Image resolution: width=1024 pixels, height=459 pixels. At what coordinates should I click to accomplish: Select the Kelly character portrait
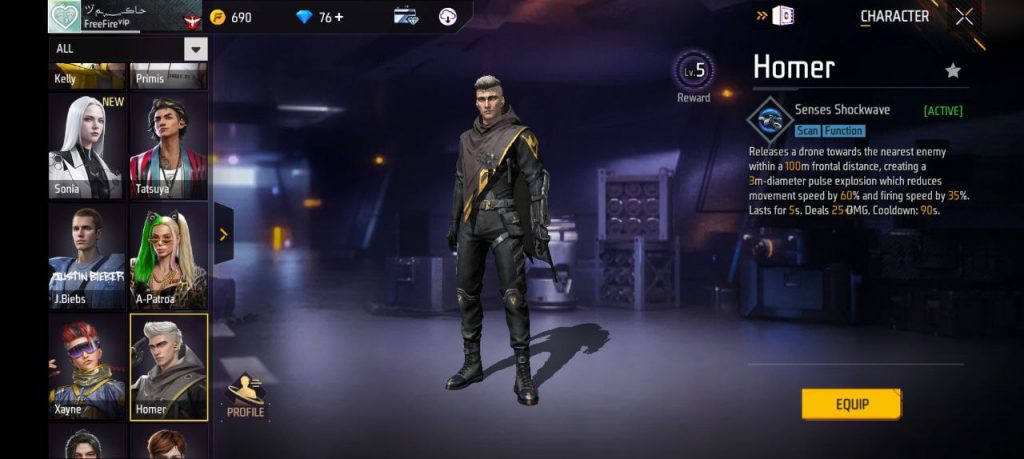(87, 76)
